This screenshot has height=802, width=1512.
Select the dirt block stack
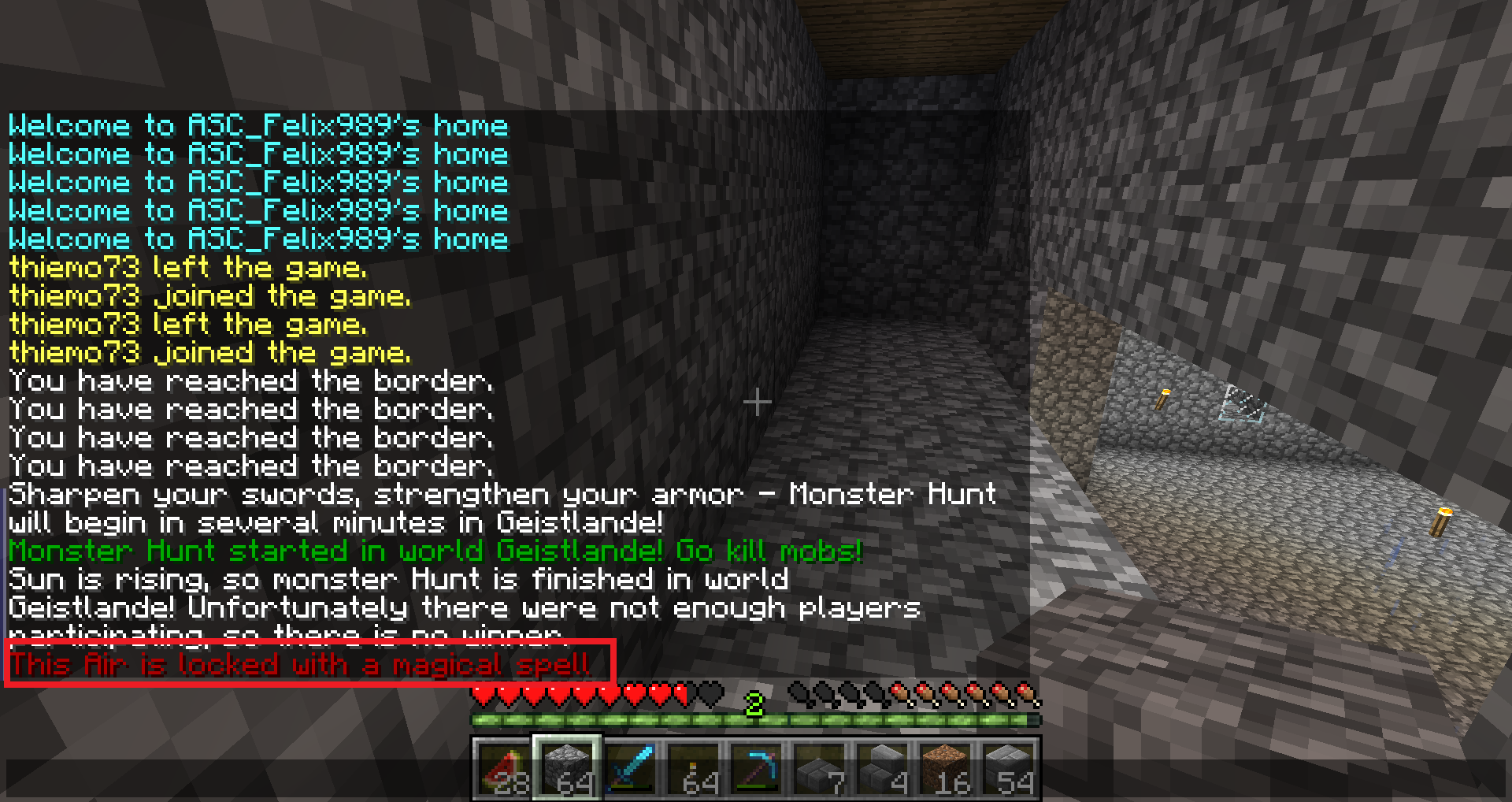(x=945, y=768)
